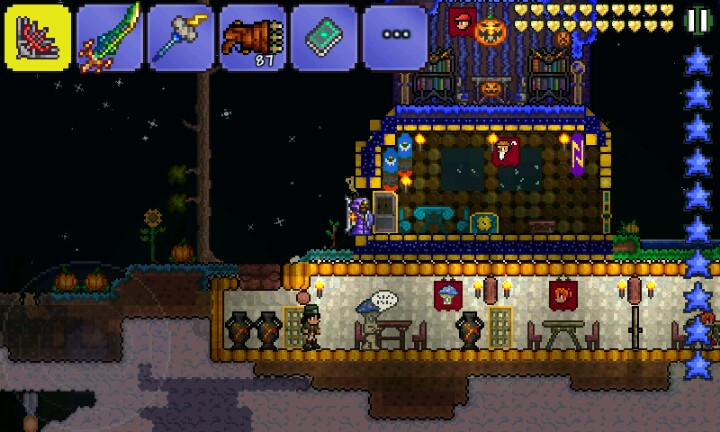Choose the lightning hammer hotbar slot
This screenshot has height=432, width=720.
coord(181,37)
